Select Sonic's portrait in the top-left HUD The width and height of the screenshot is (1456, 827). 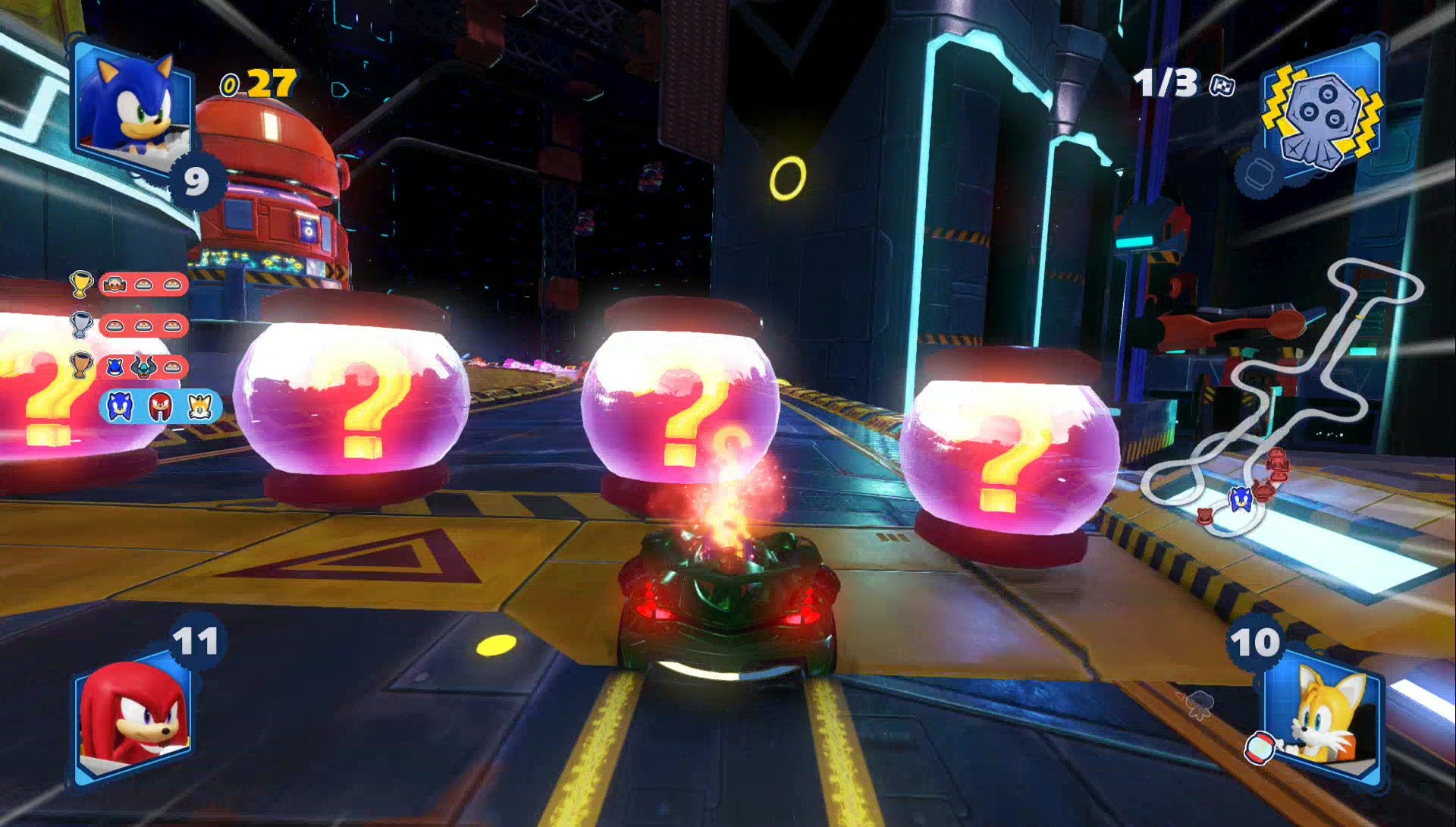[x=133, y=106]
